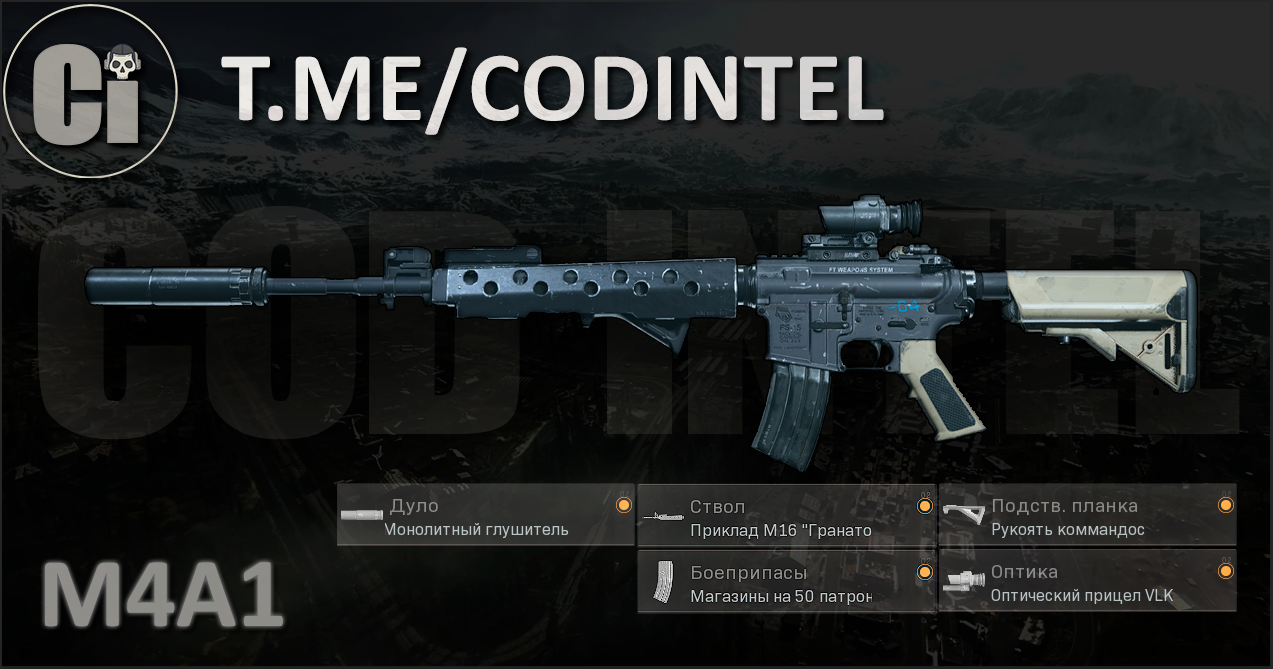Viewport: 1273px width, 669px height.
Task: Select the Дуло muzzle attachment slot
Action: [485, 516]
